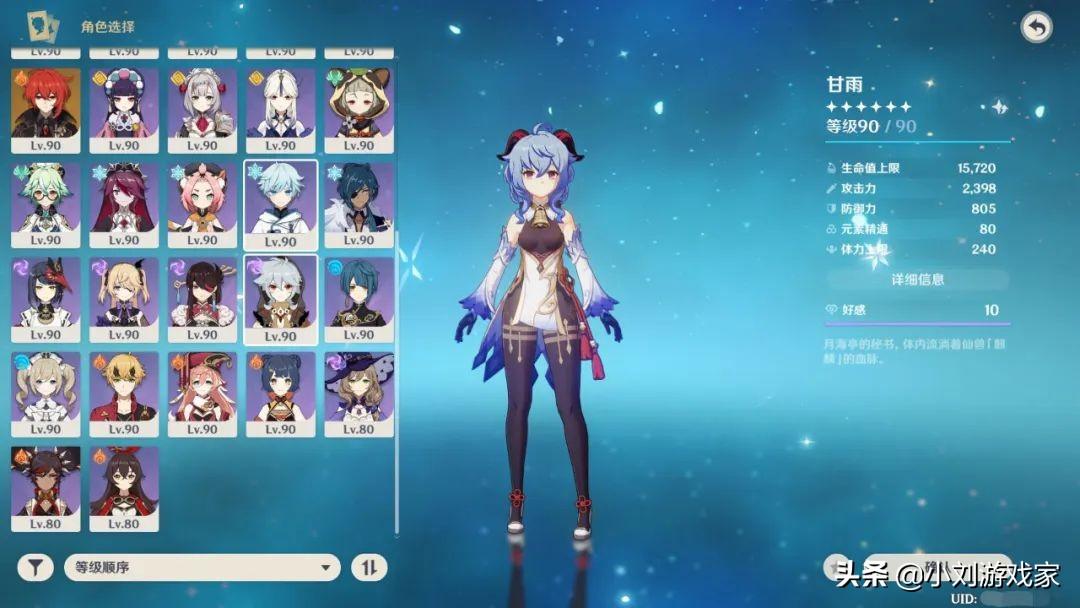Choose Diona the pink-haired cat girl
This screenshot has height=608, width=1080.
[x=202, y=205]
